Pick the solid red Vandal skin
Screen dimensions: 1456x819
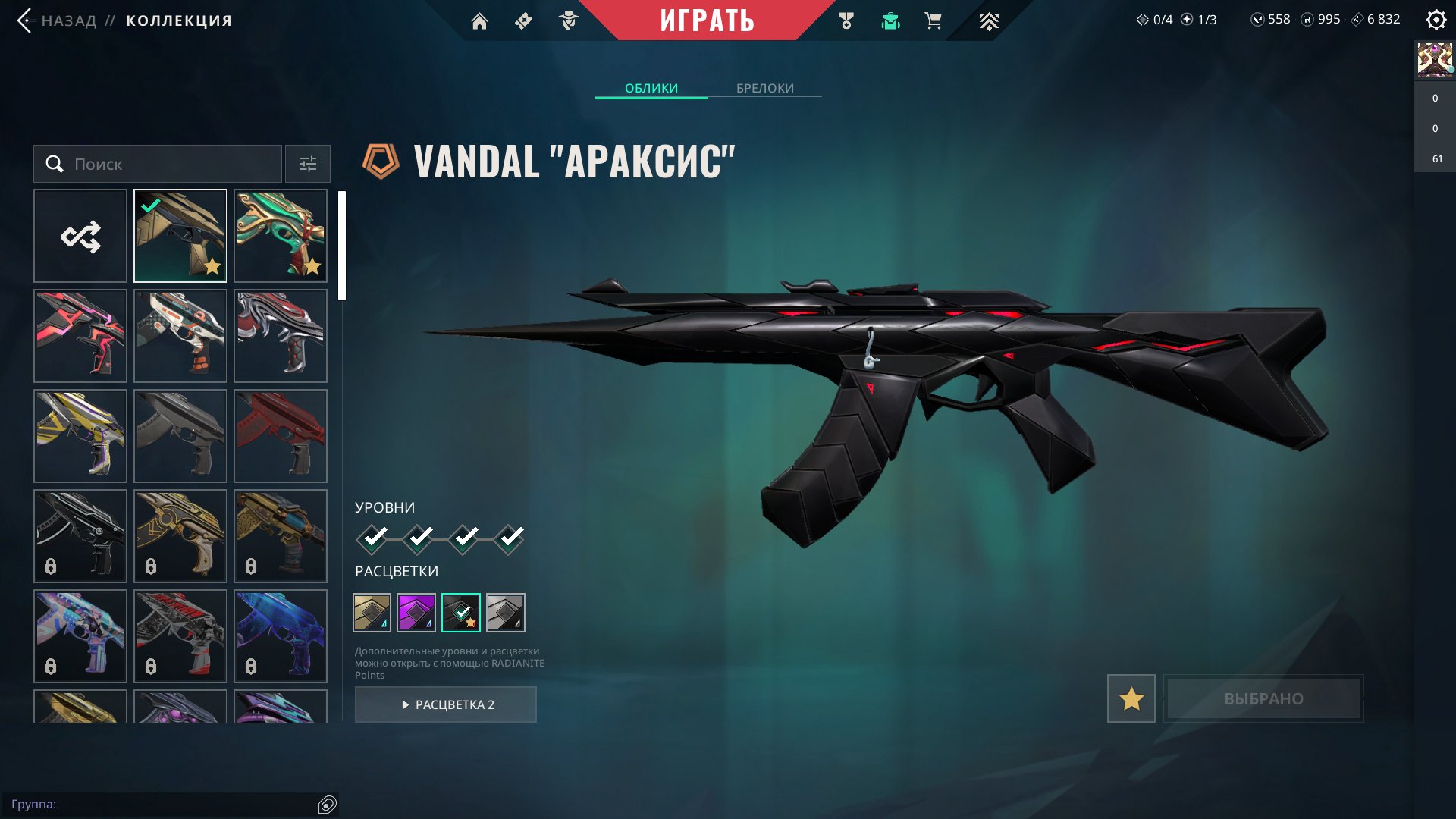pyautogui.click(x=281, y=436)
